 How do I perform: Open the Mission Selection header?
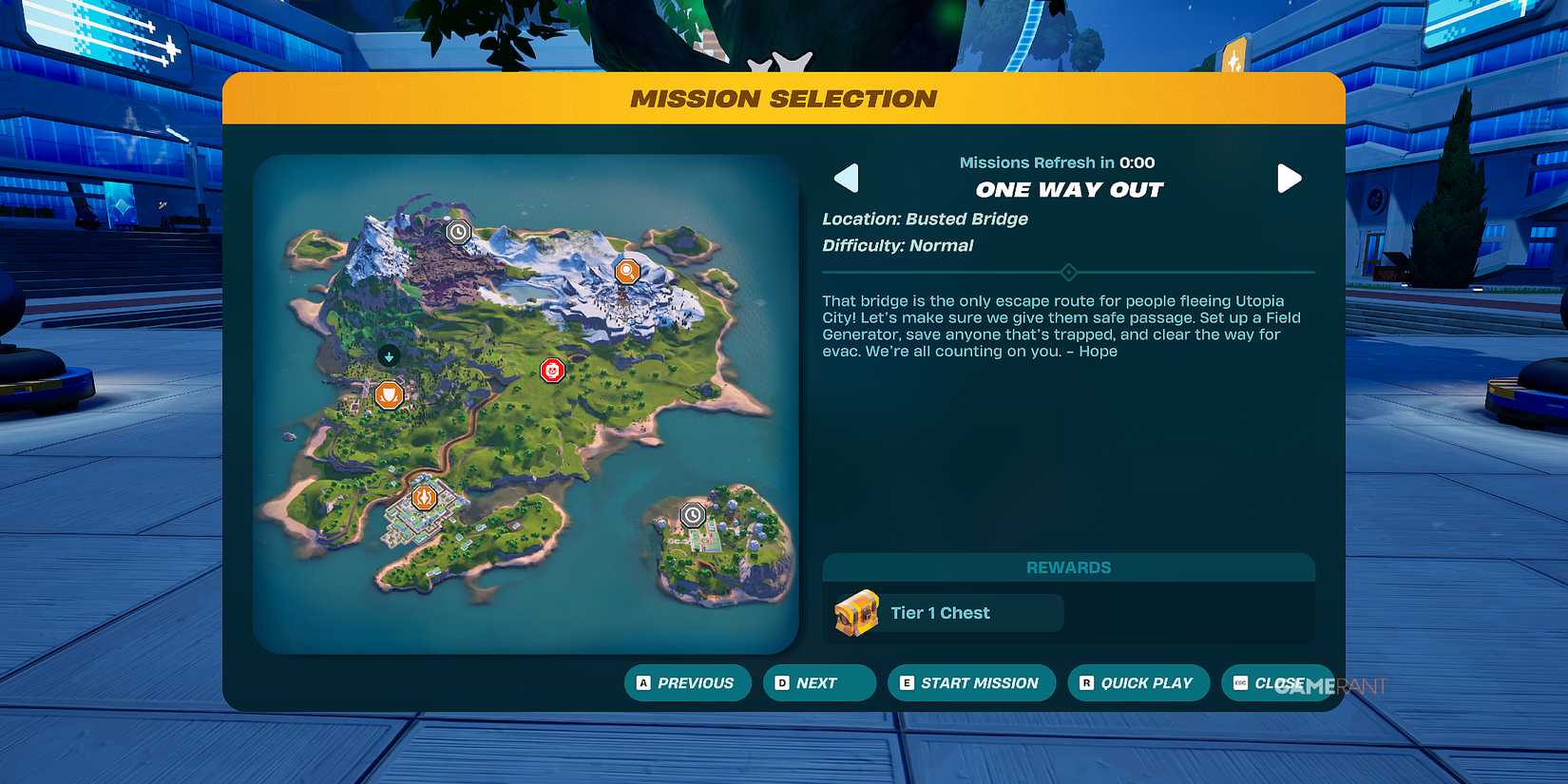(x=784, y=98)
